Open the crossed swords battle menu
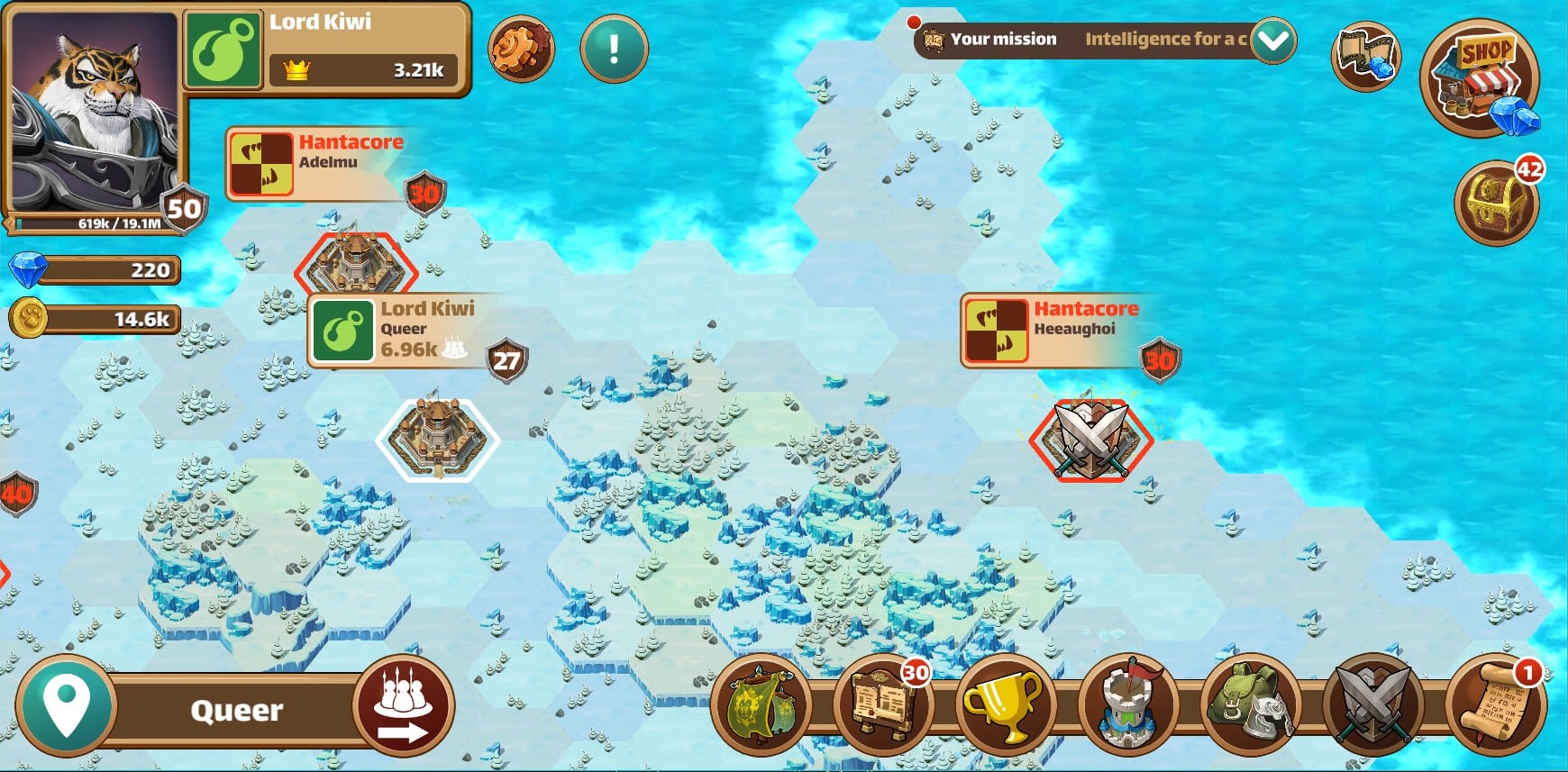This screenshot has height=772, width=1568. pyautogui.click(x=1372, y=707)
